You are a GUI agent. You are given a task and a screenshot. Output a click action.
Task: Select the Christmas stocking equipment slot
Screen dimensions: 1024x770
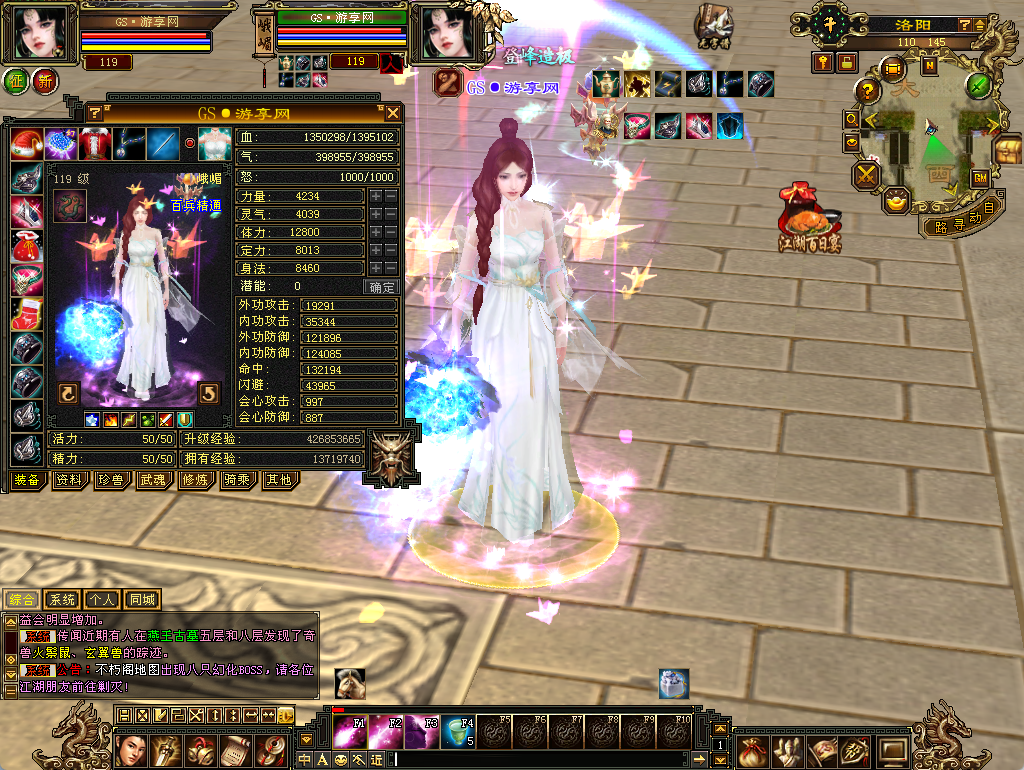27,313
